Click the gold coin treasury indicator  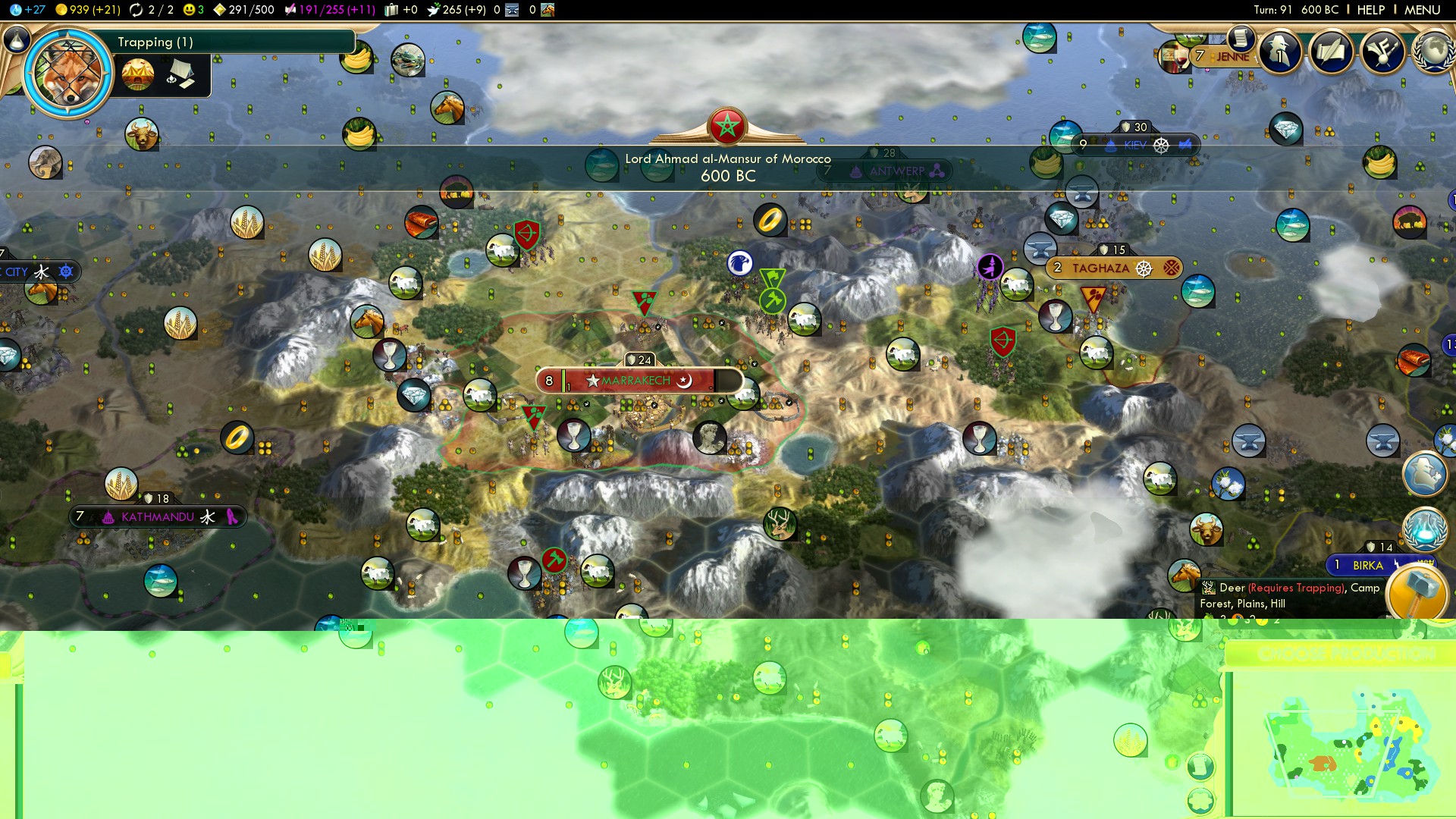point(61,10)
